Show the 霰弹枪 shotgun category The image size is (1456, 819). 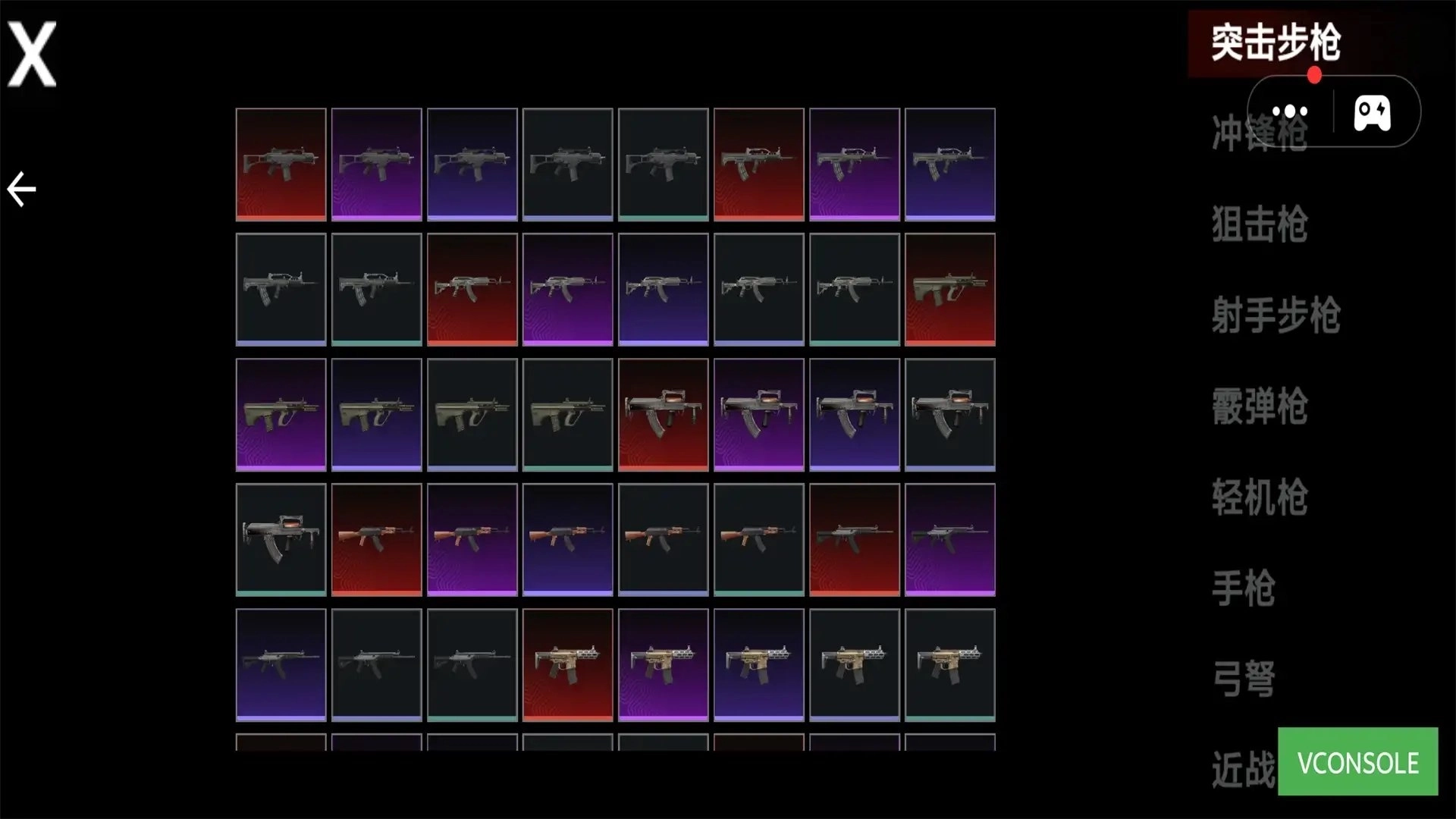1259,406
